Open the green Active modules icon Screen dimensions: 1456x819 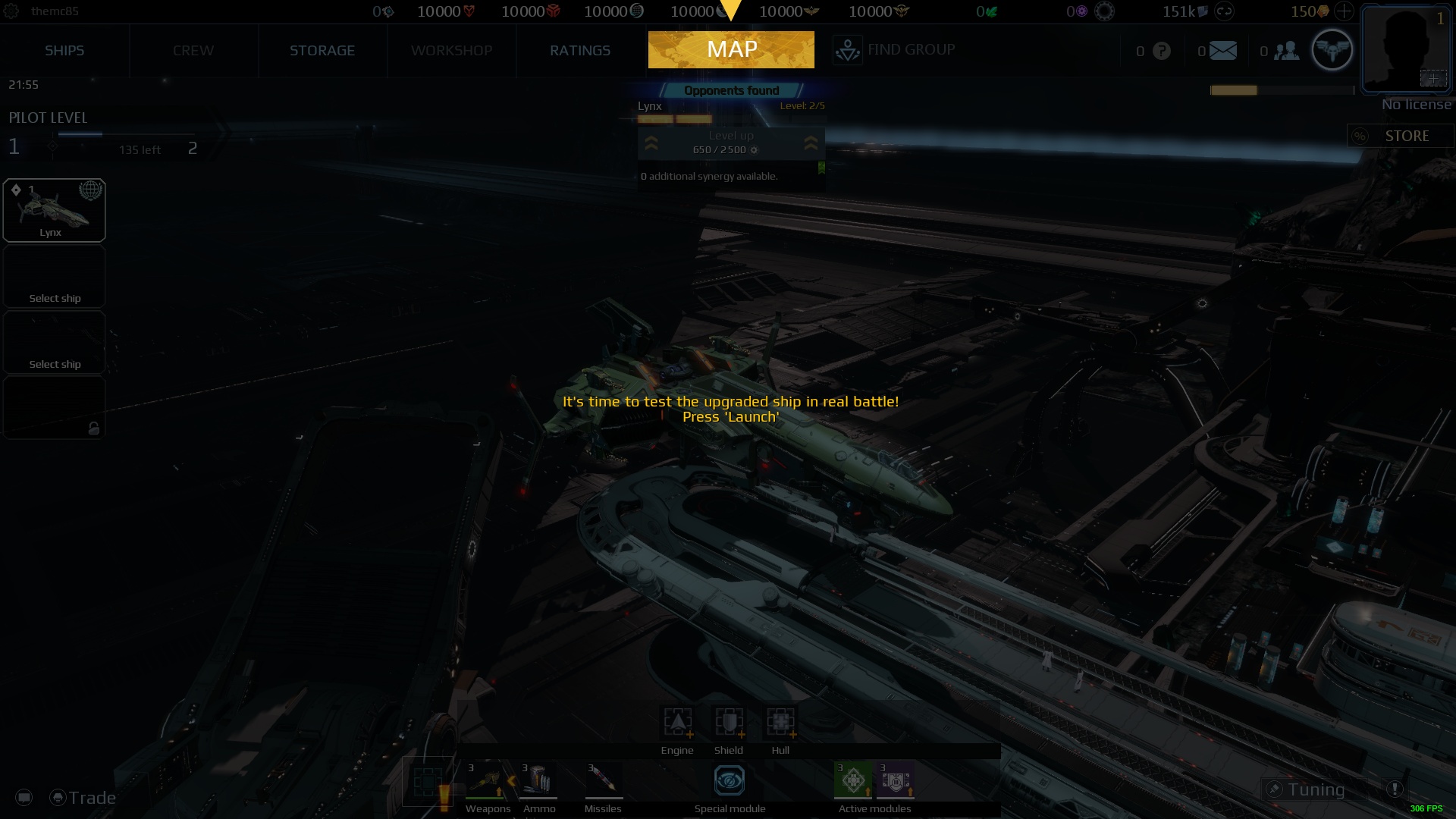[x=855, y=780]
